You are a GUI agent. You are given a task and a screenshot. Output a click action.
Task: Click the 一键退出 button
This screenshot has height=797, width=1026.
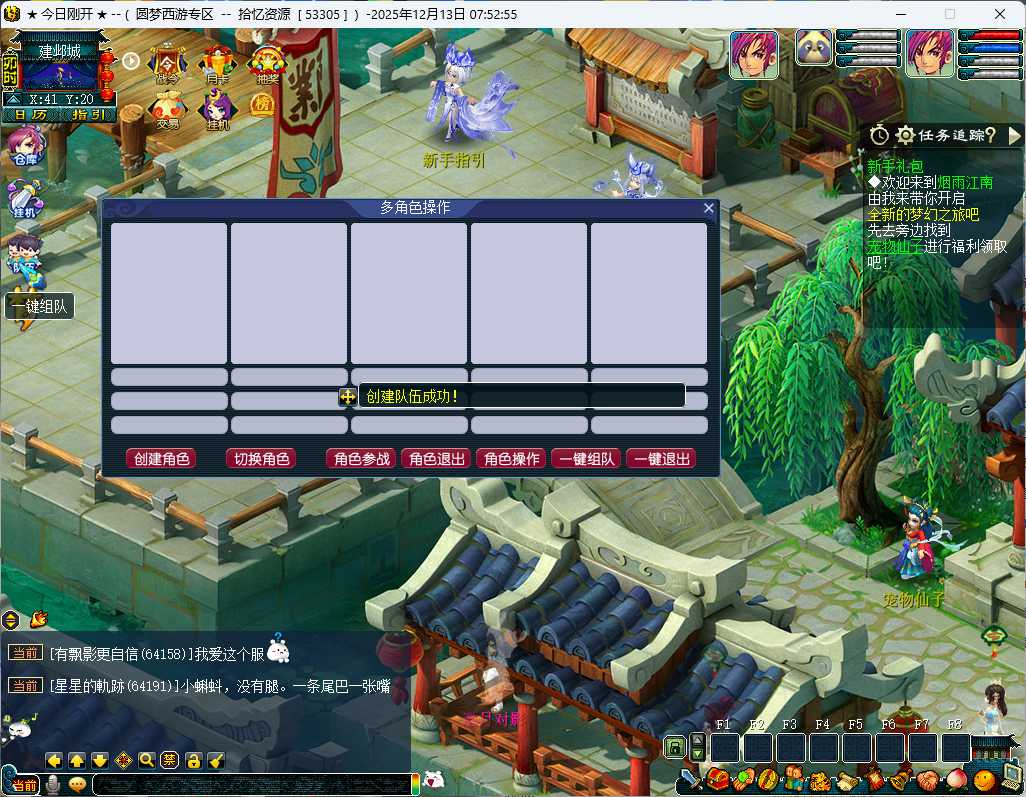pyautogui.click(x=661, y=459)
